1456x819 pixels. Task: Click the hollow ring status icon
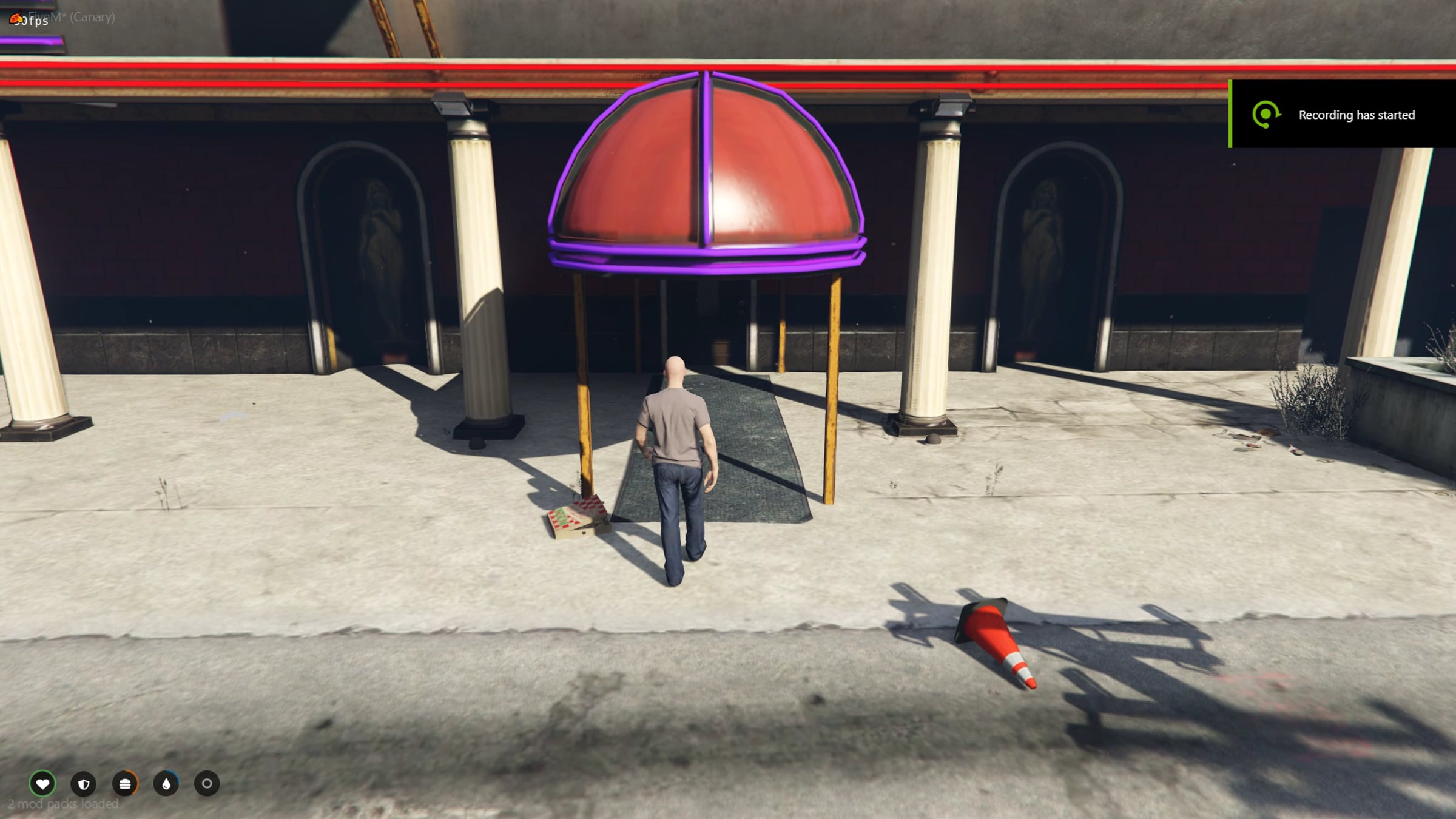point(207,784)
